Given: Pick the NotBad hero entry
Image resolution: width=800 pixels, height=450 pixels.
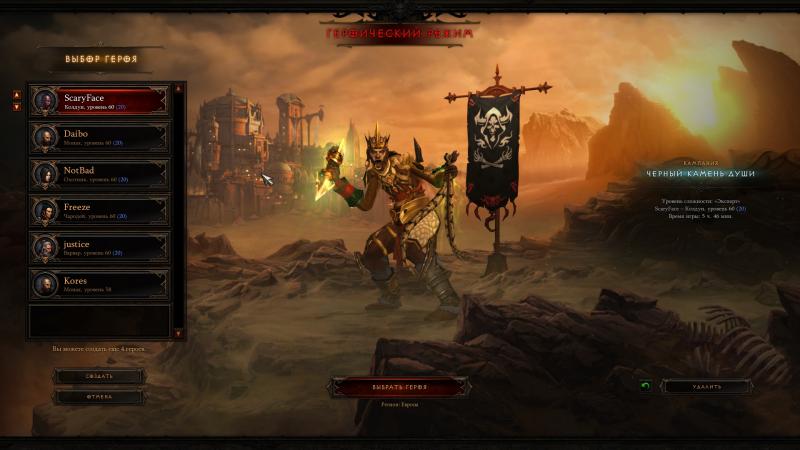Looking at the screenshot, I should 99,174.
